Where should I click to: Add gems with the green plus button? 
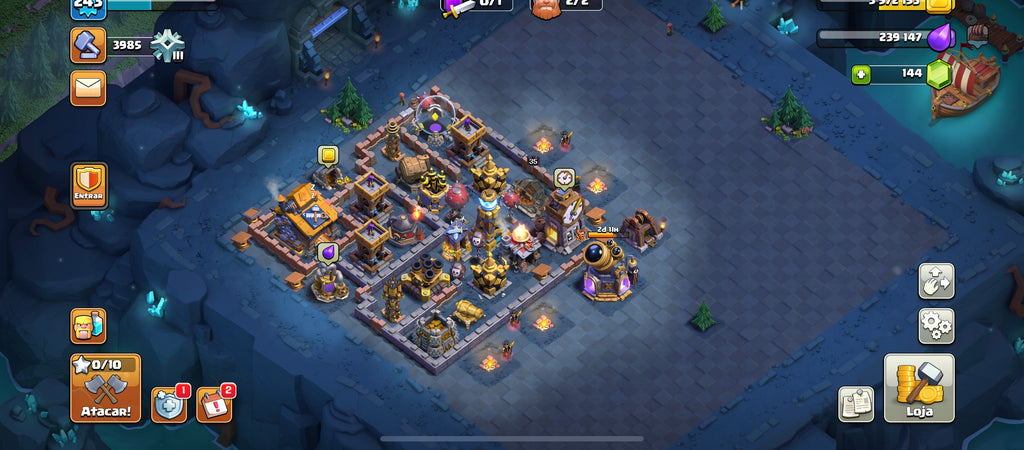[861, 74]
